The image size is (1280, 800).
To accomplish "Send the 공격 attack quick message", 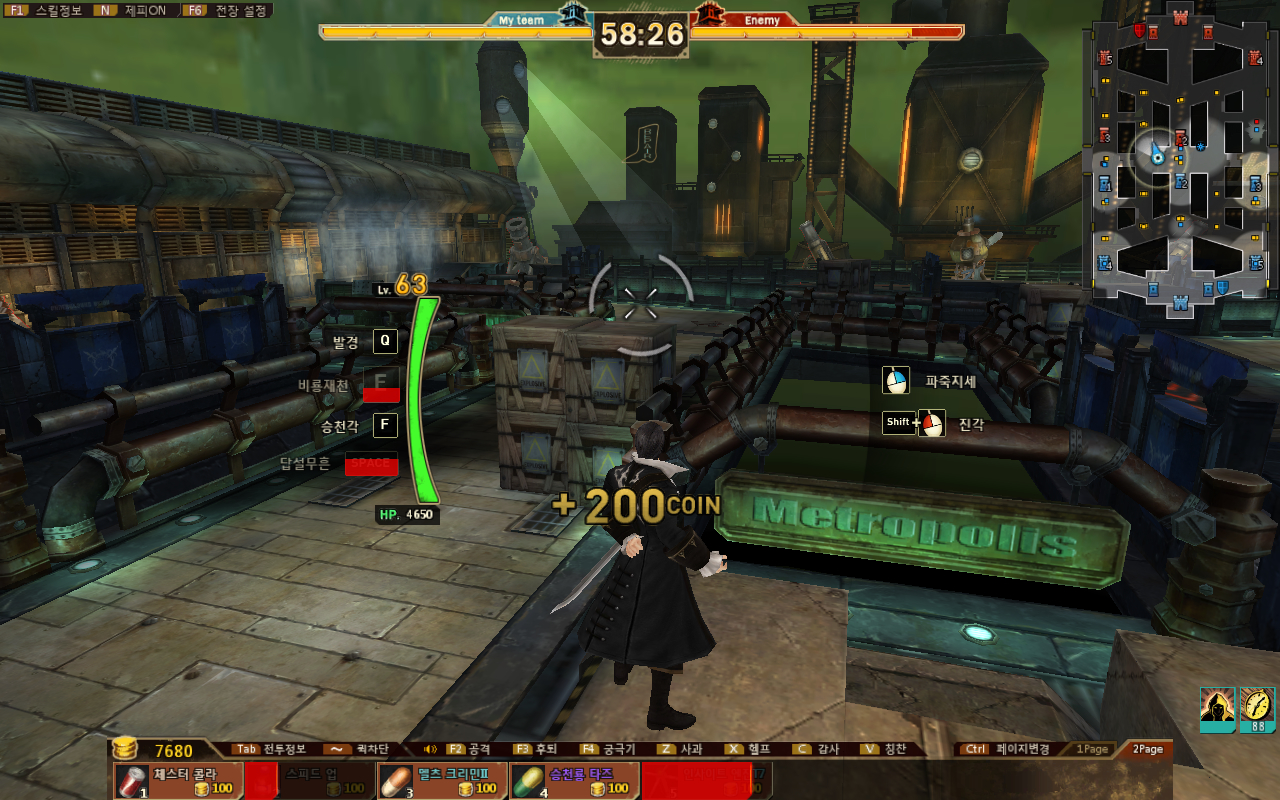I will coord(469,749).
